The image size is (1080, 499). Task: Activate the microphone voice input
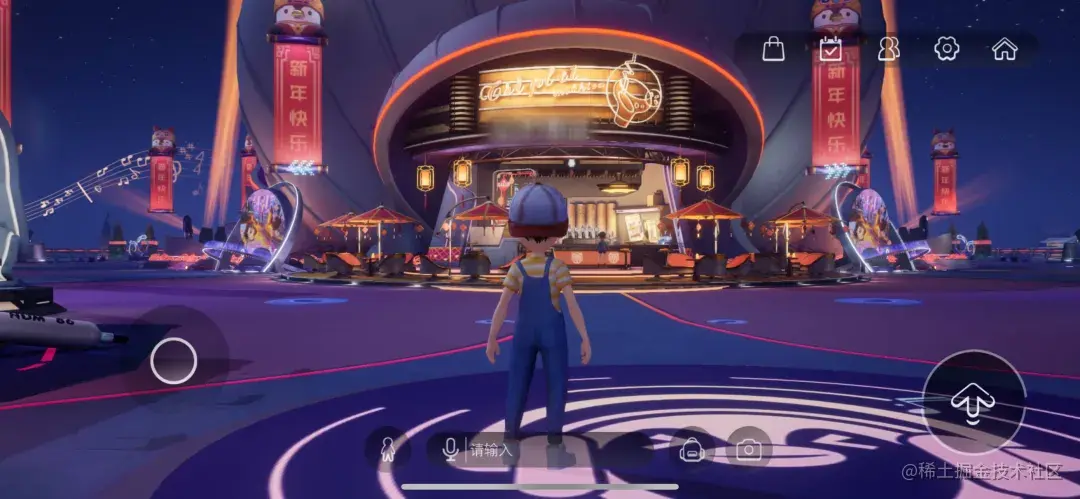(x=450, y=450)
